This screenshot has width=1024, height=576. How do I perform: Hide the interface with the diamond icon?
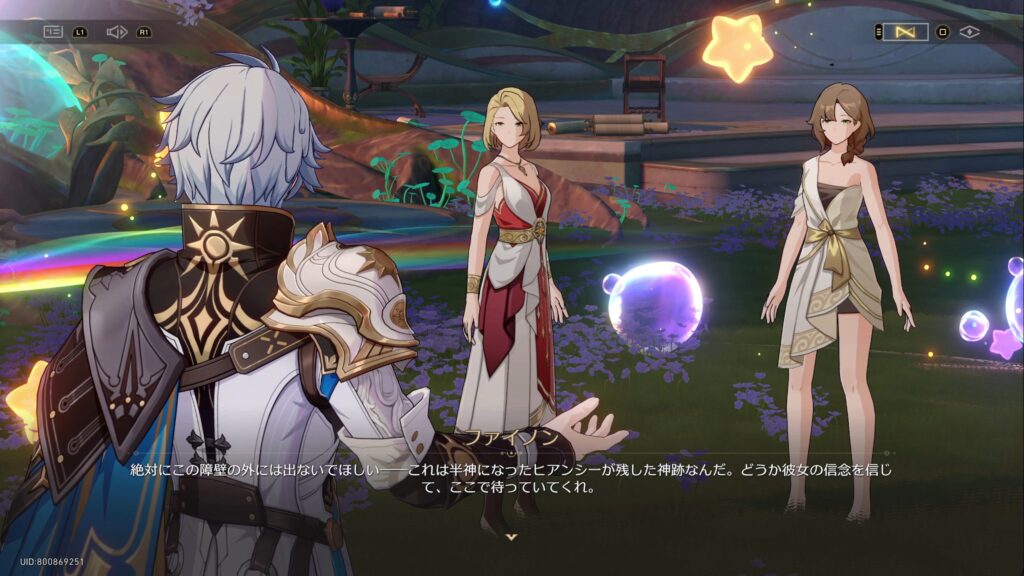pos(969,32)
